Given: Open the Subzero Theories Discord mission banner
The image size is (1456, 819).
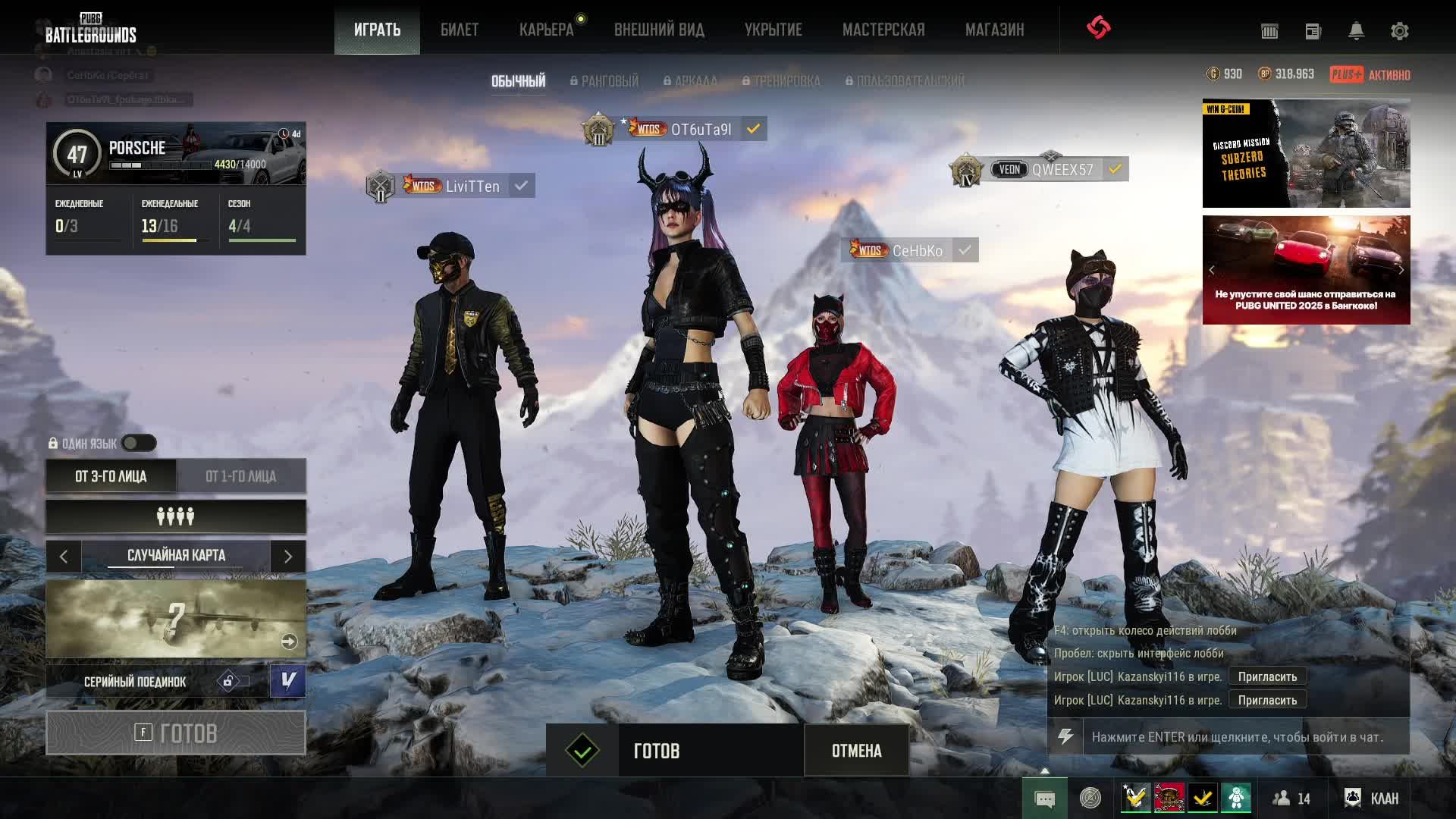Looking at the screenshot, I should coord(1306,153).
